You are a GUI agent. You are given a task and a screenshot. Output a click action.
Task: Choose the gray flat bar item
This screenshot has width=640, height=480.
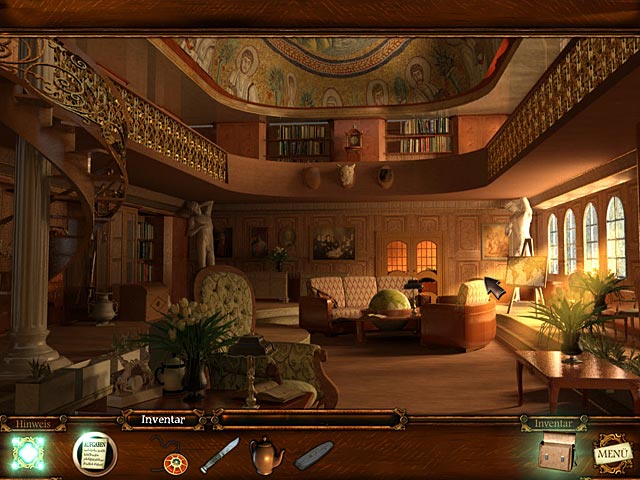click(x=314, y=455)
